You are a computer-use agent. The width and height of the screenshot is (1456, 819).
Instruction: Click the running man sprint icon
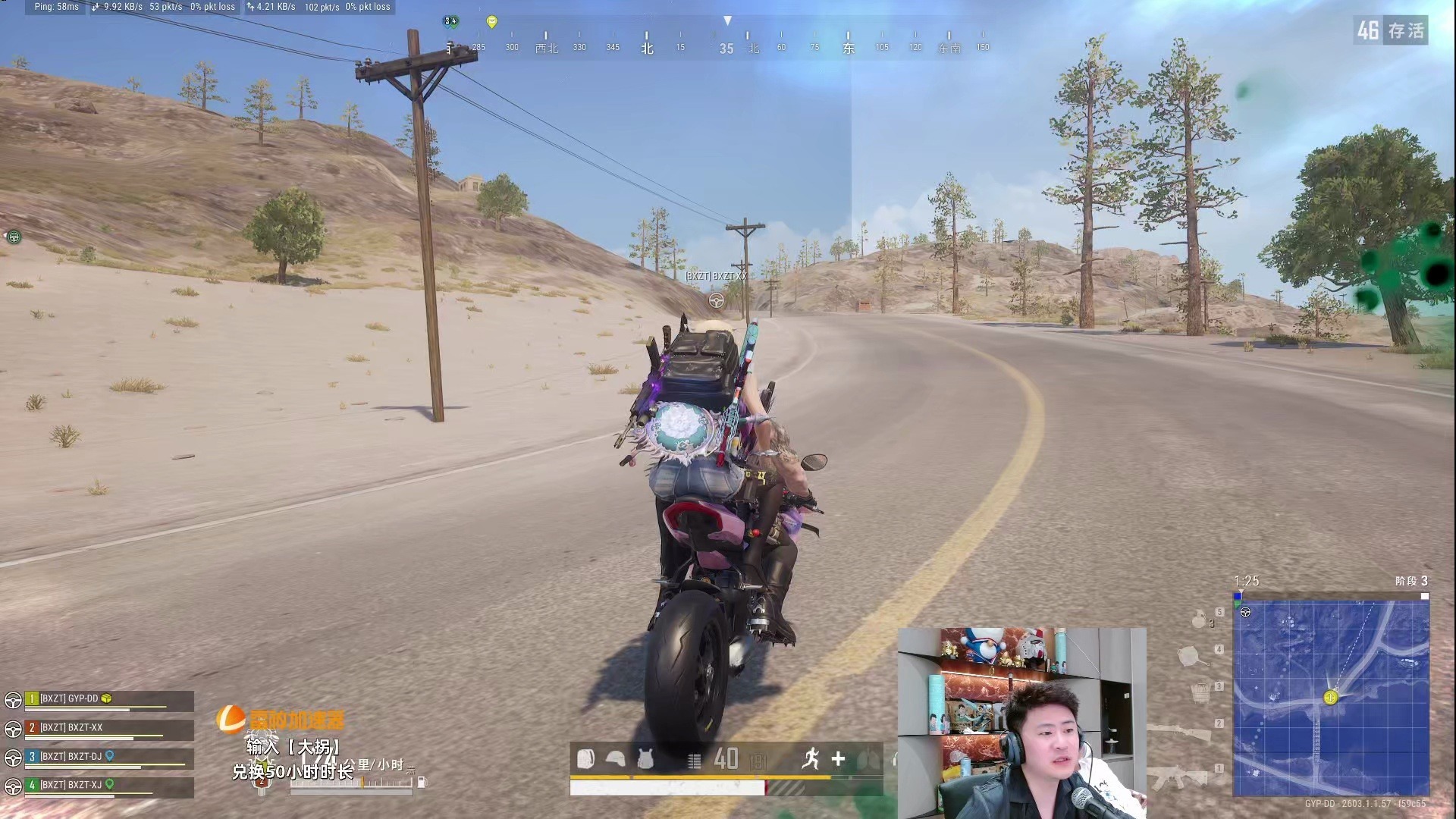click(811, 758)
